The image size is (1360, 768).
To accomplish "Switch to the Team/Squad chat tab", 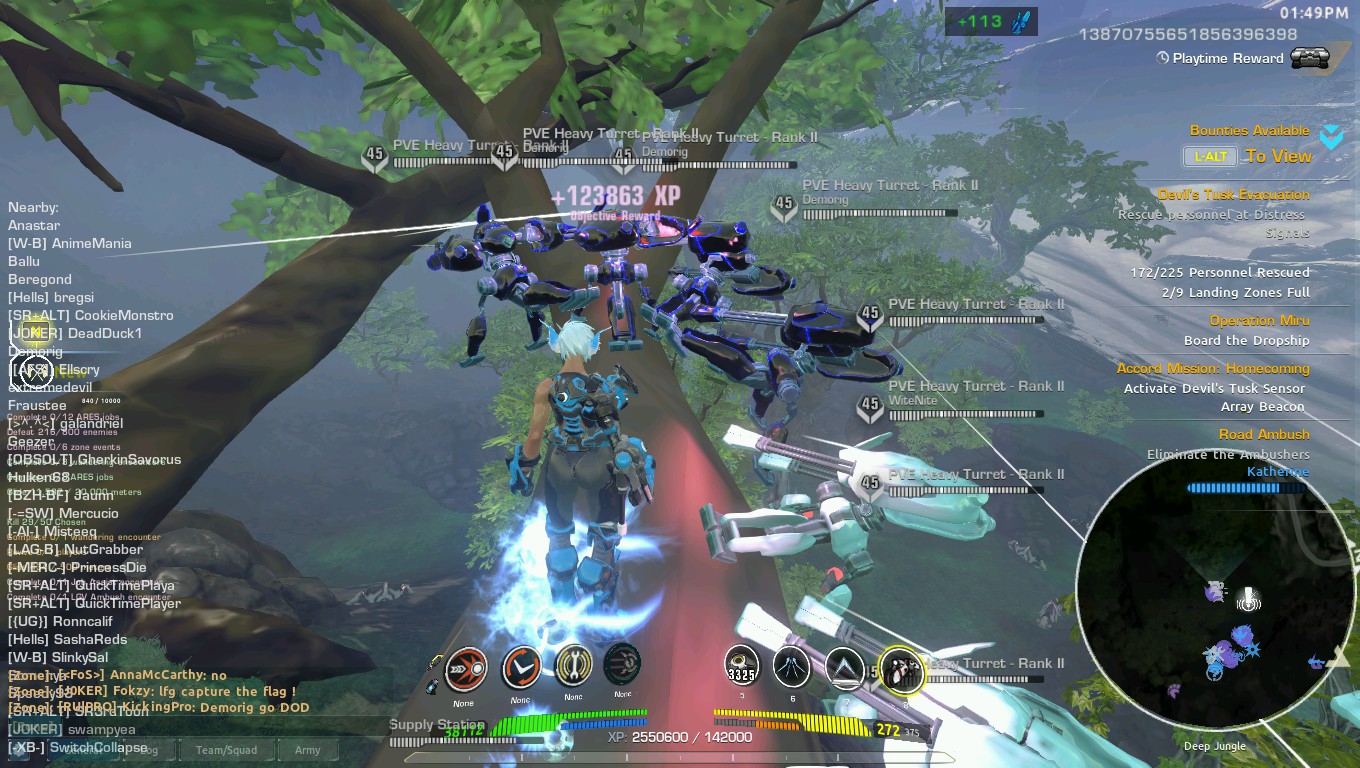I will pyautogui.click(x=227, y=750).
